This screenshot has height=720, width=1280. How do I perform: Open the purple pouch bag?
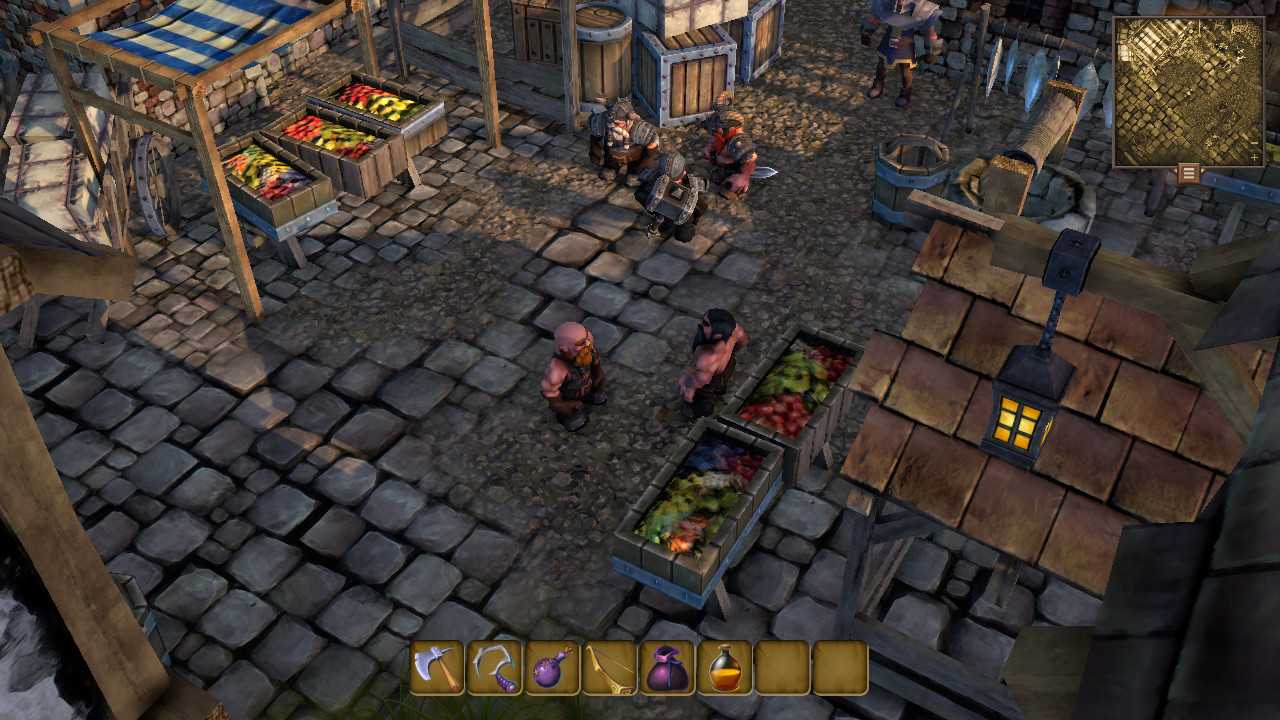pos(667,668)
